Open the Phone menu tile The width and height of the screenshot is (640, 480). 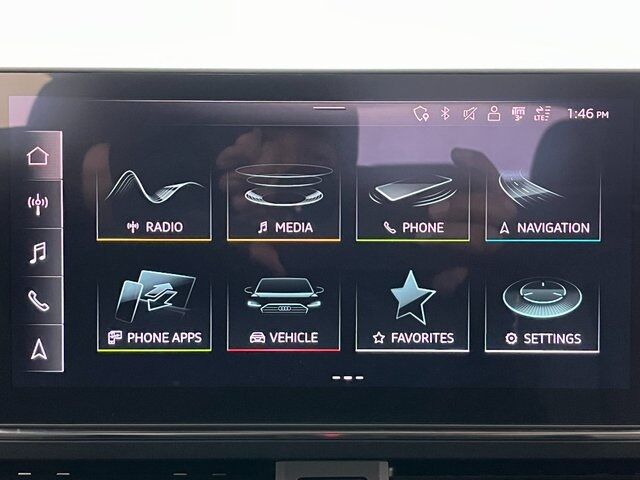pyautogui.click(x=412, y=203)
